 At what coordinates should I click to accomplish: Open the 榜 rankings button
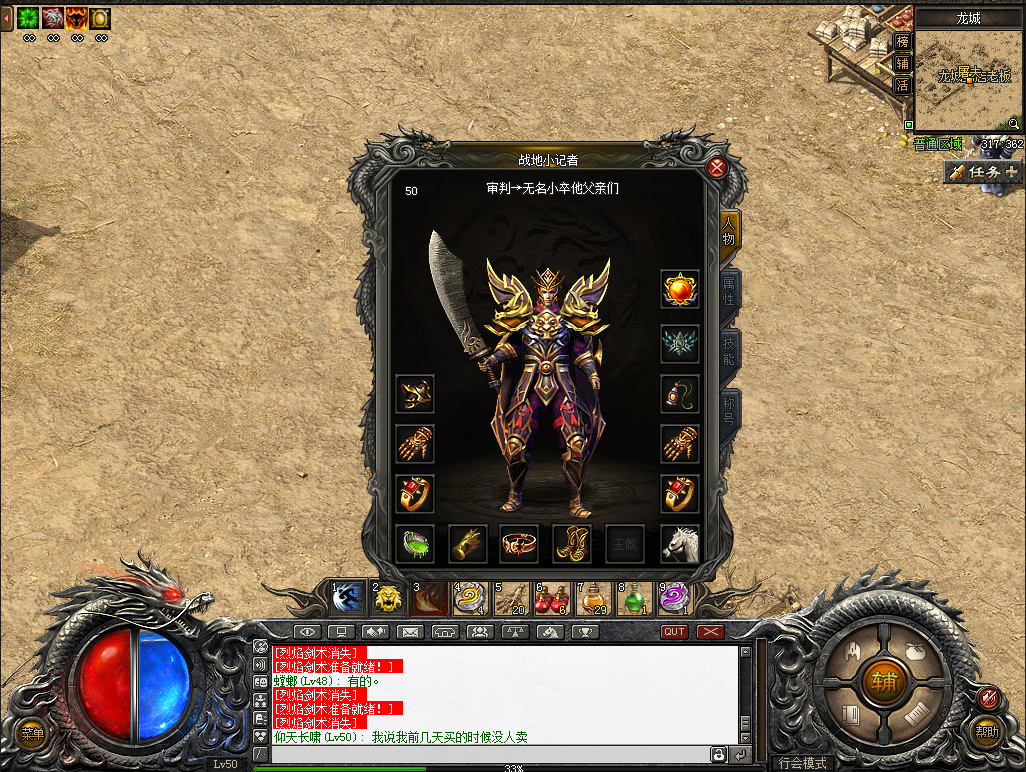[x=903, y=42]
